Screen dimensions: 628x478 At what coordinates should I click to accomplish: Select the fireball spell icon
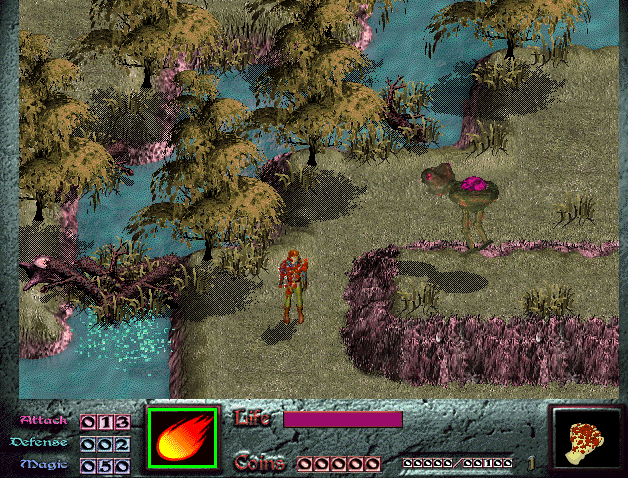tap(183, 439)
